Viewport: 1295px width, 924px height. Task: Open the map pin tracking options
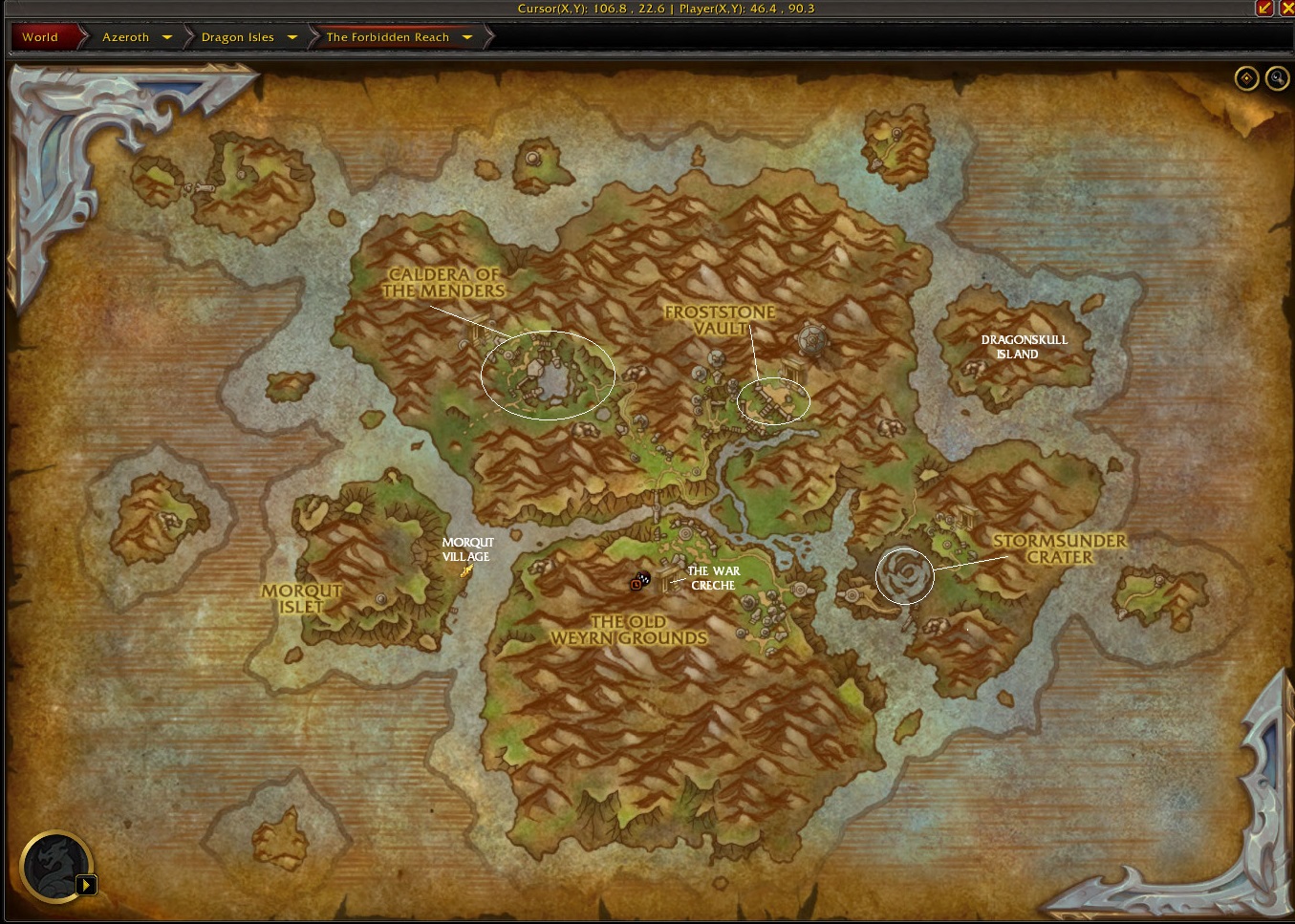[x=1246, y=78]
